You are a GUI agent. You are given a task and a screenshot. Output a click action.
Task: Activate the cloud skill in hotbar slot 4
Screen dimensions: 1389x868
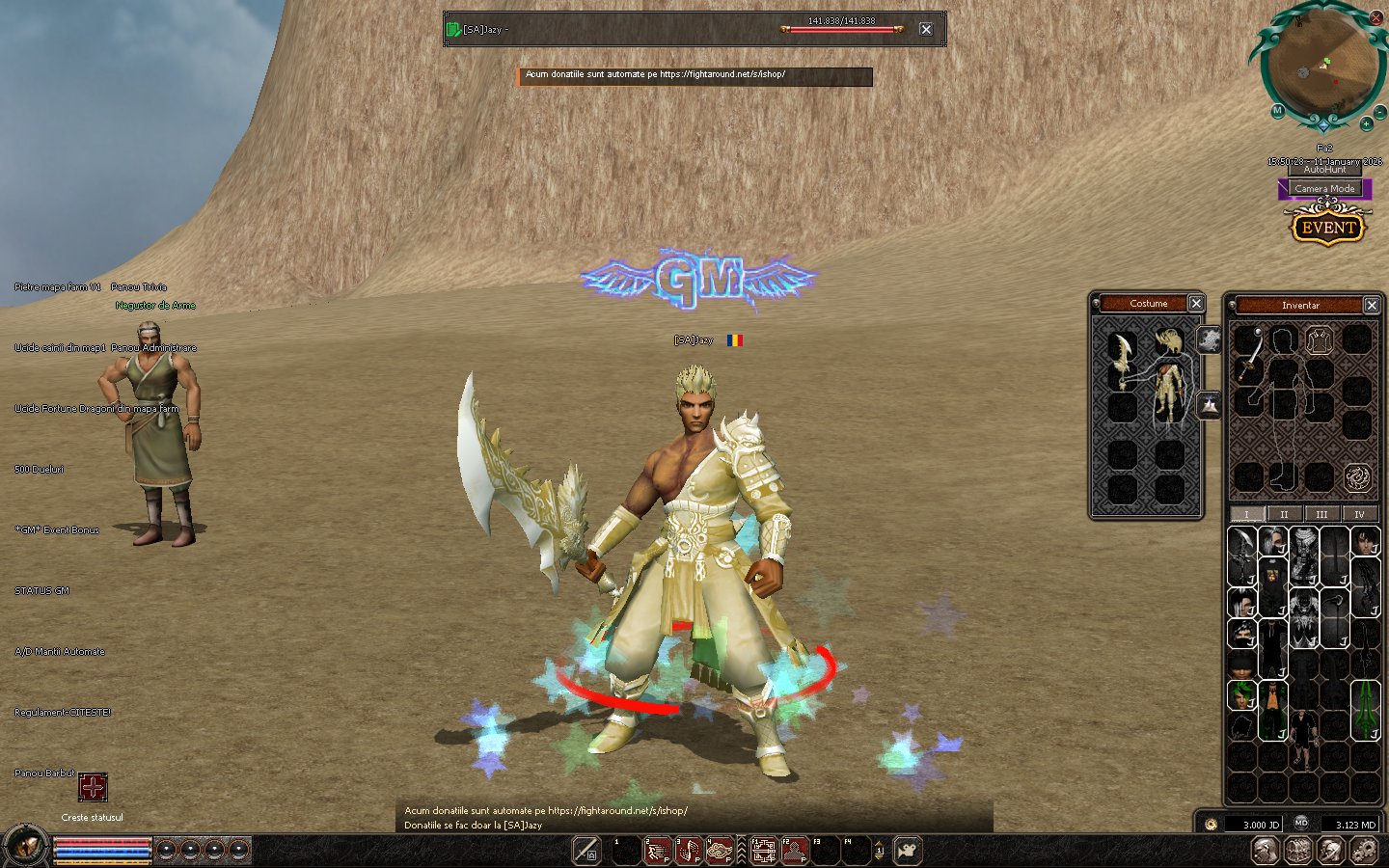[719, 851]
